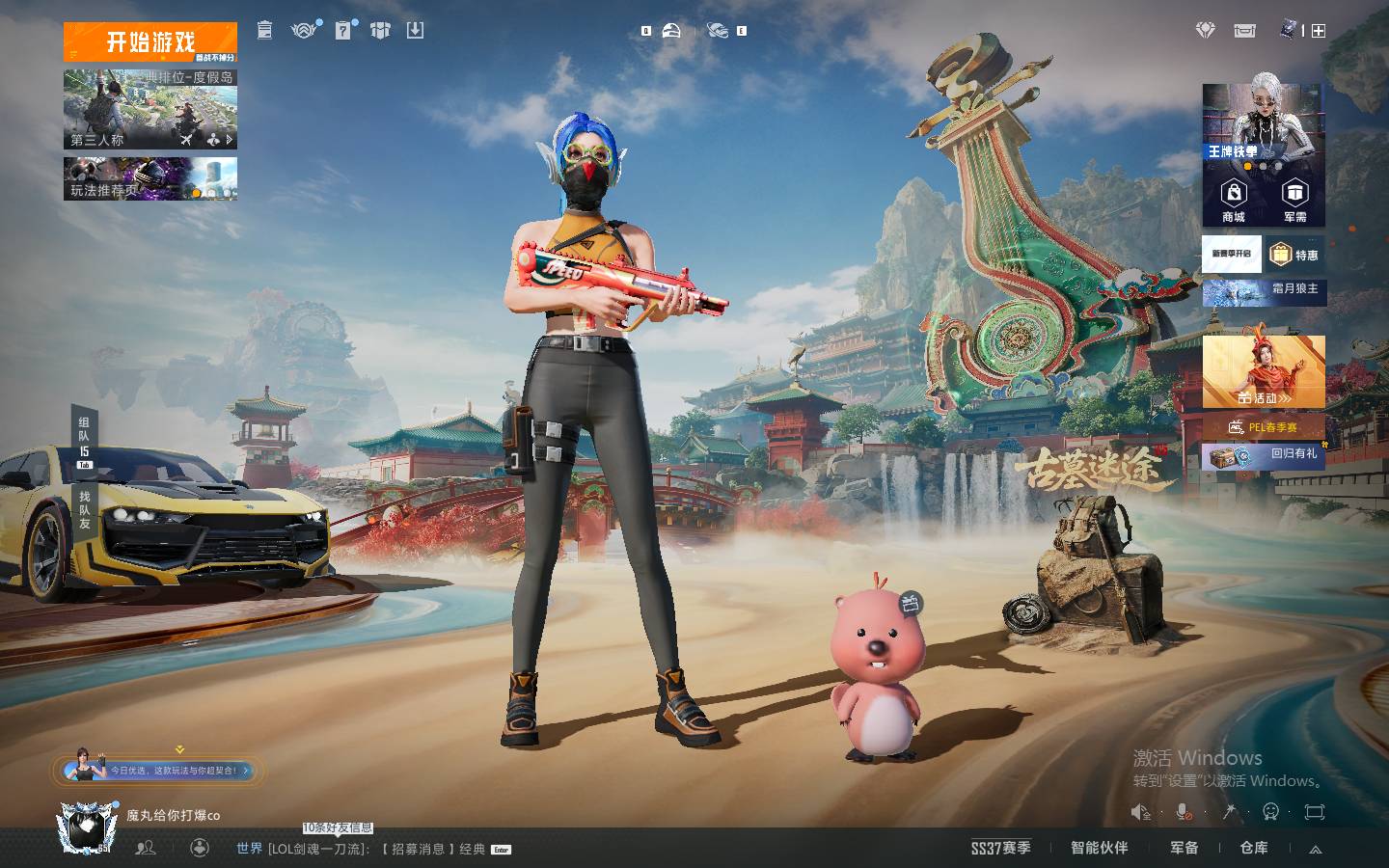Open the 组队 team panel tab

click(84, 441)
